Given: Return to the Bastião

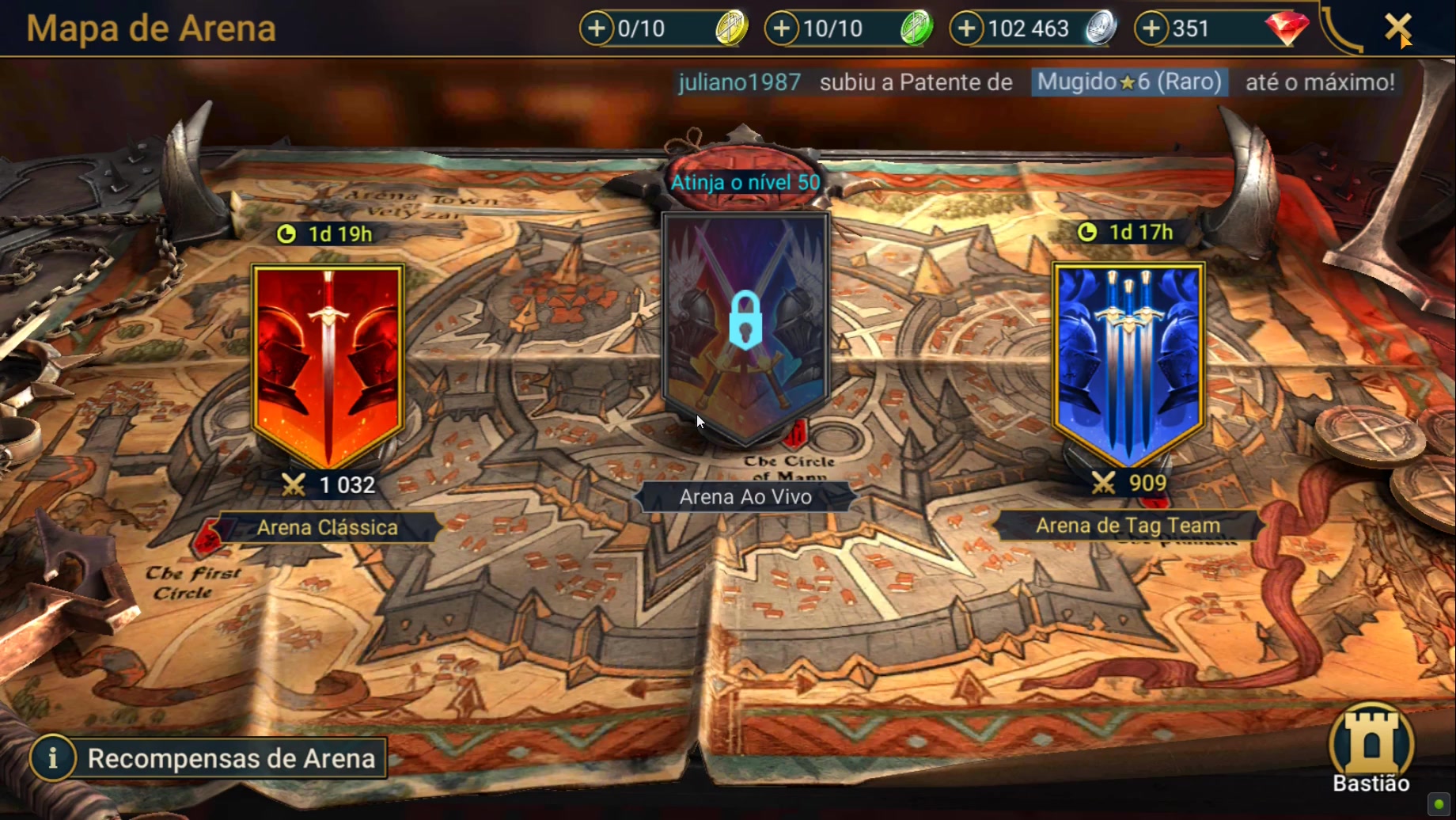Looking at the screenshot, I should (1371, 749).
